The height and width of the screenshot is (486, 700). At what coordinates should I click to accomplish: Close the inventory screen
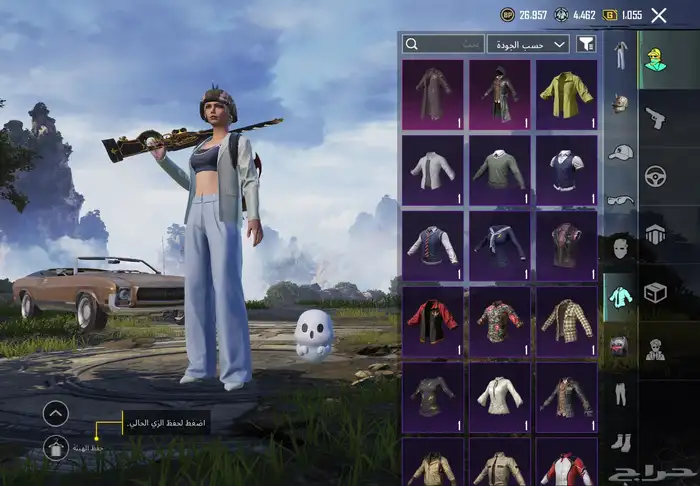click(x=658, y=15)
